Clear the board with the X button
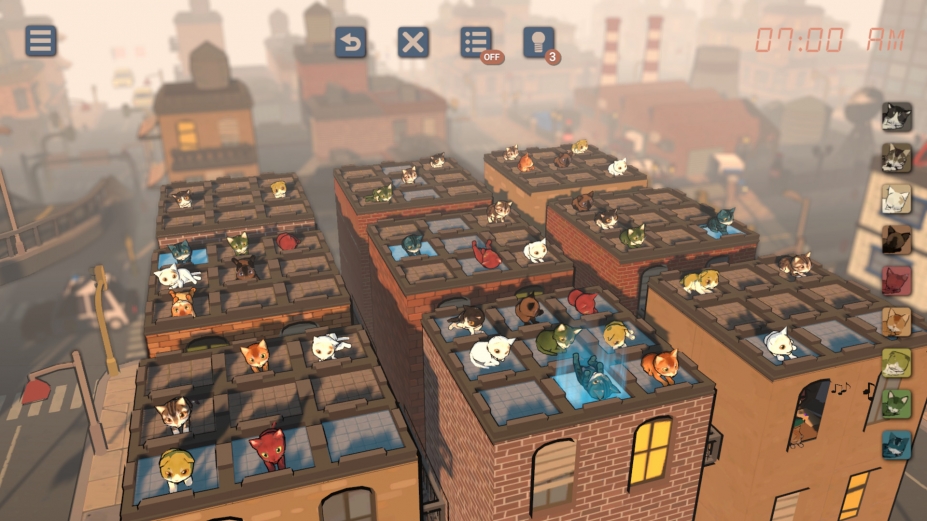Viewport: 927px width, 521px height. [413, 42]
